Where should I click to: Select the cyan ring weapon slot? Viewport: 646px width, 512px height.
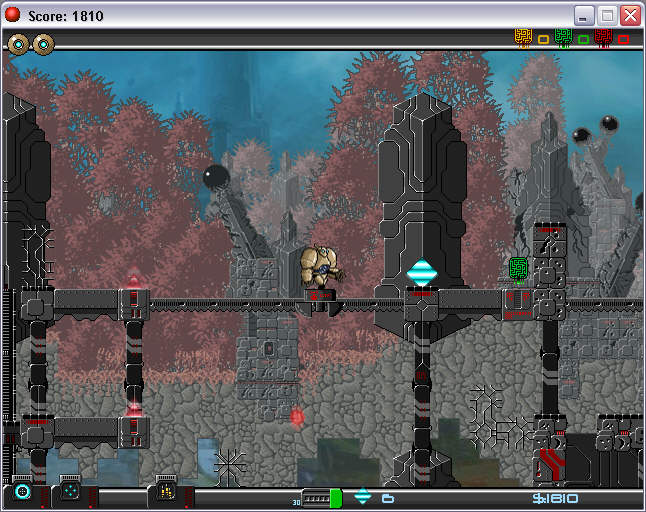(23, 492)
